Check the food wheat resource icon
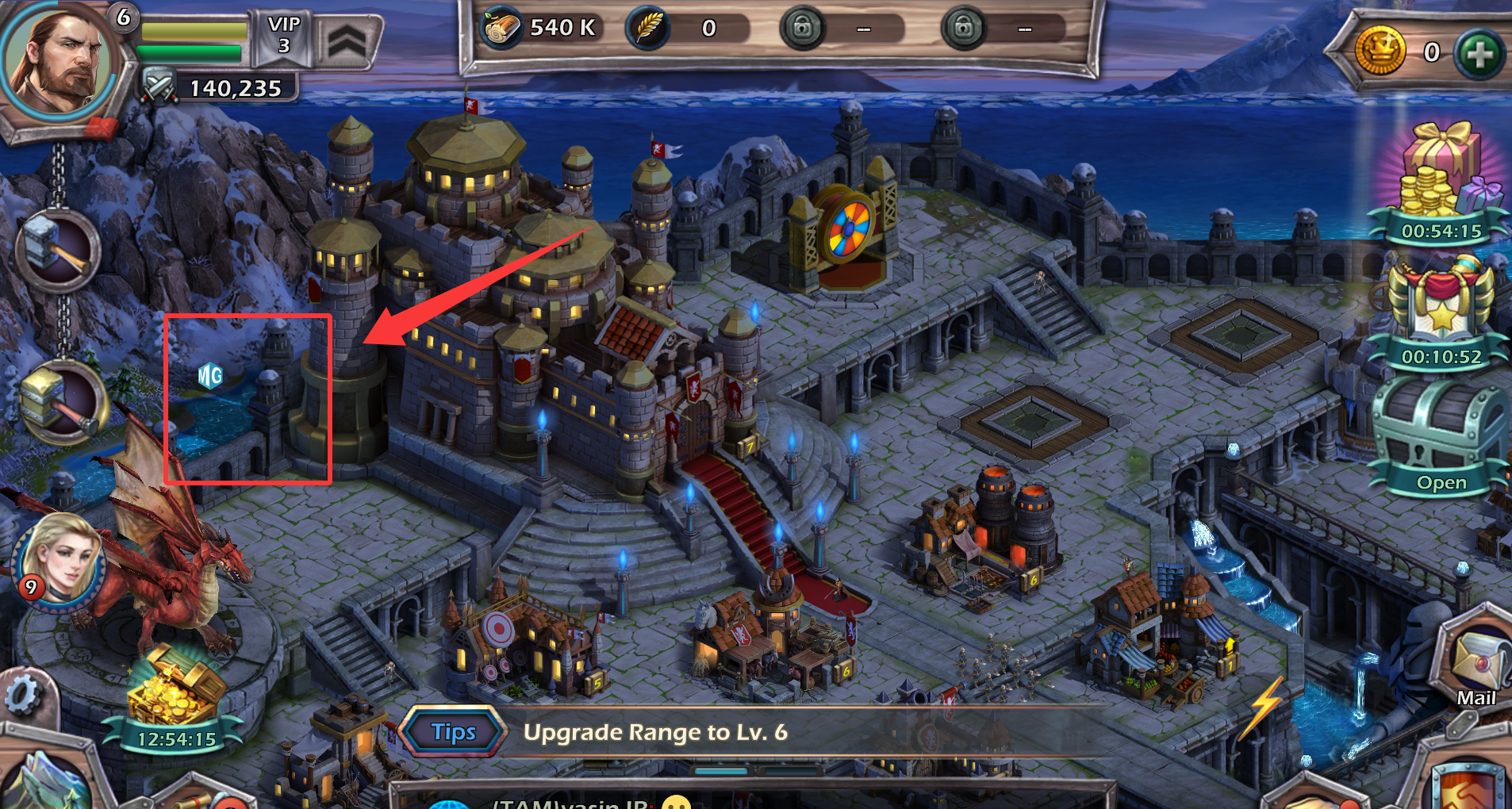1512x809 pixels. 648,29
